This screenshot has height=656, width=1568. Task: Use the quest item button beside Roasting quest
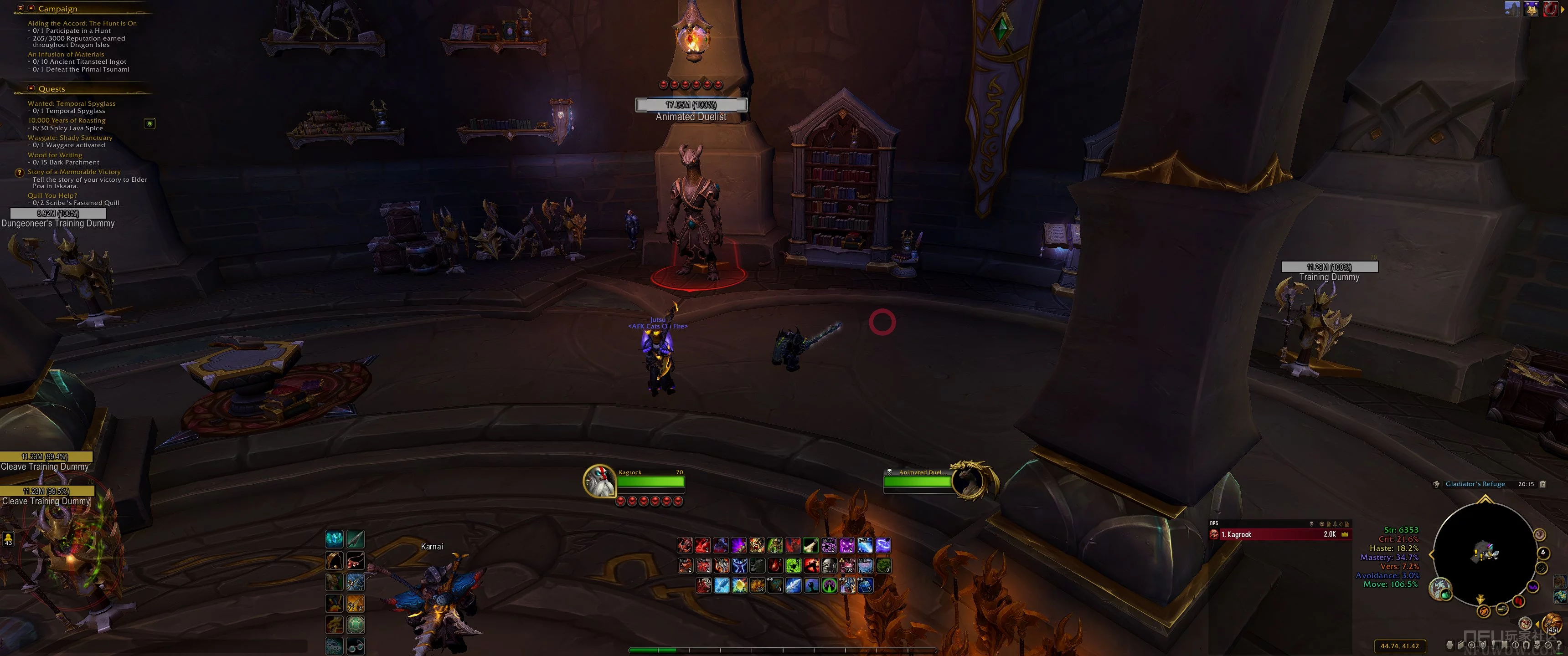click(149, 123)
